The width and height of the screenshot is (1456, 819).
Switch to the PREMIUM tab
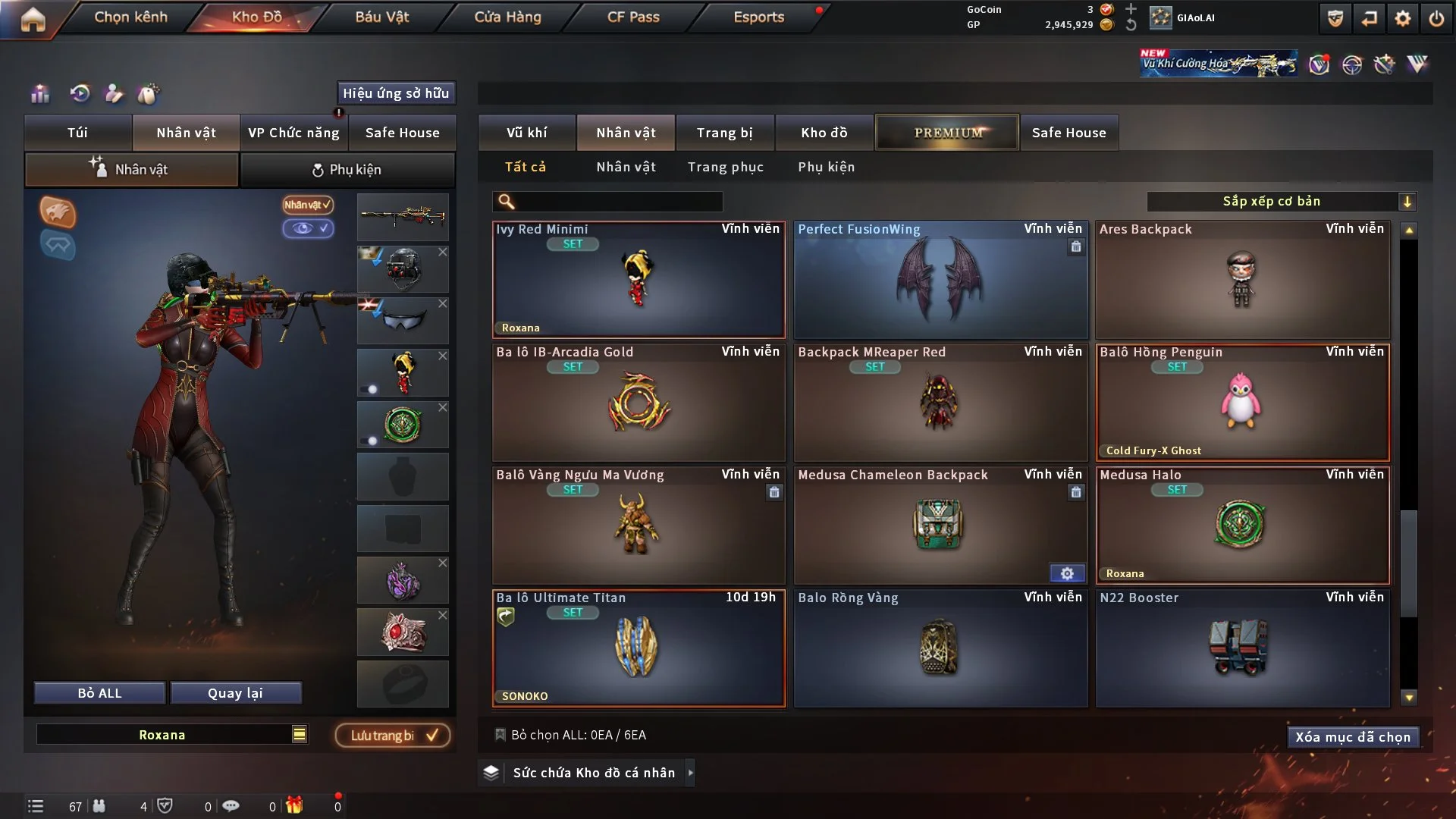point(947,133)
